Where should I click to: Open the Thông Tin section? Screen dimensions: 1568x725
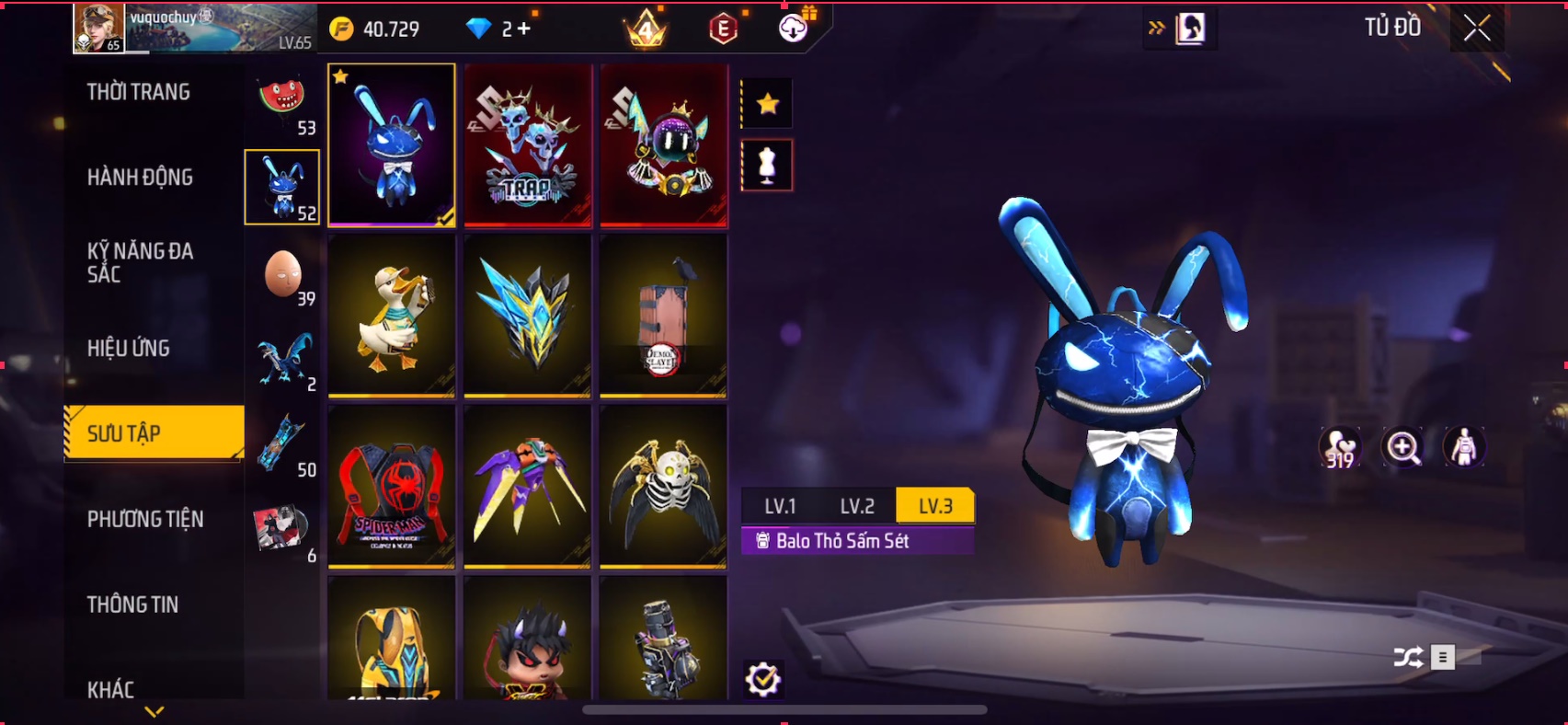click(x=132, y=604)
